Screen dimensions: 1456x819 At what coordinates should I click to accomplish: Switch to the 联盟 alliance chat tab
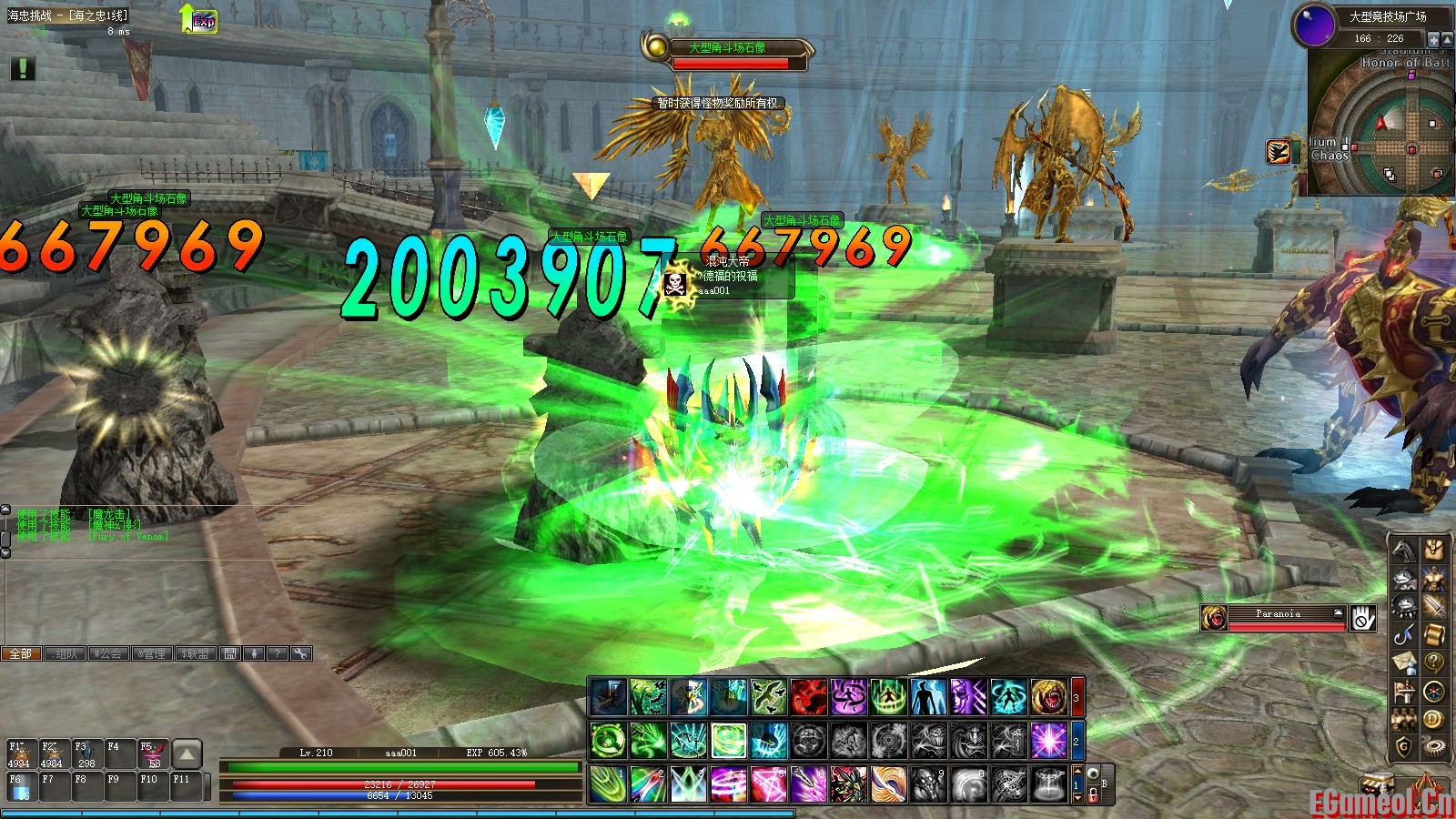coord(196,653)
